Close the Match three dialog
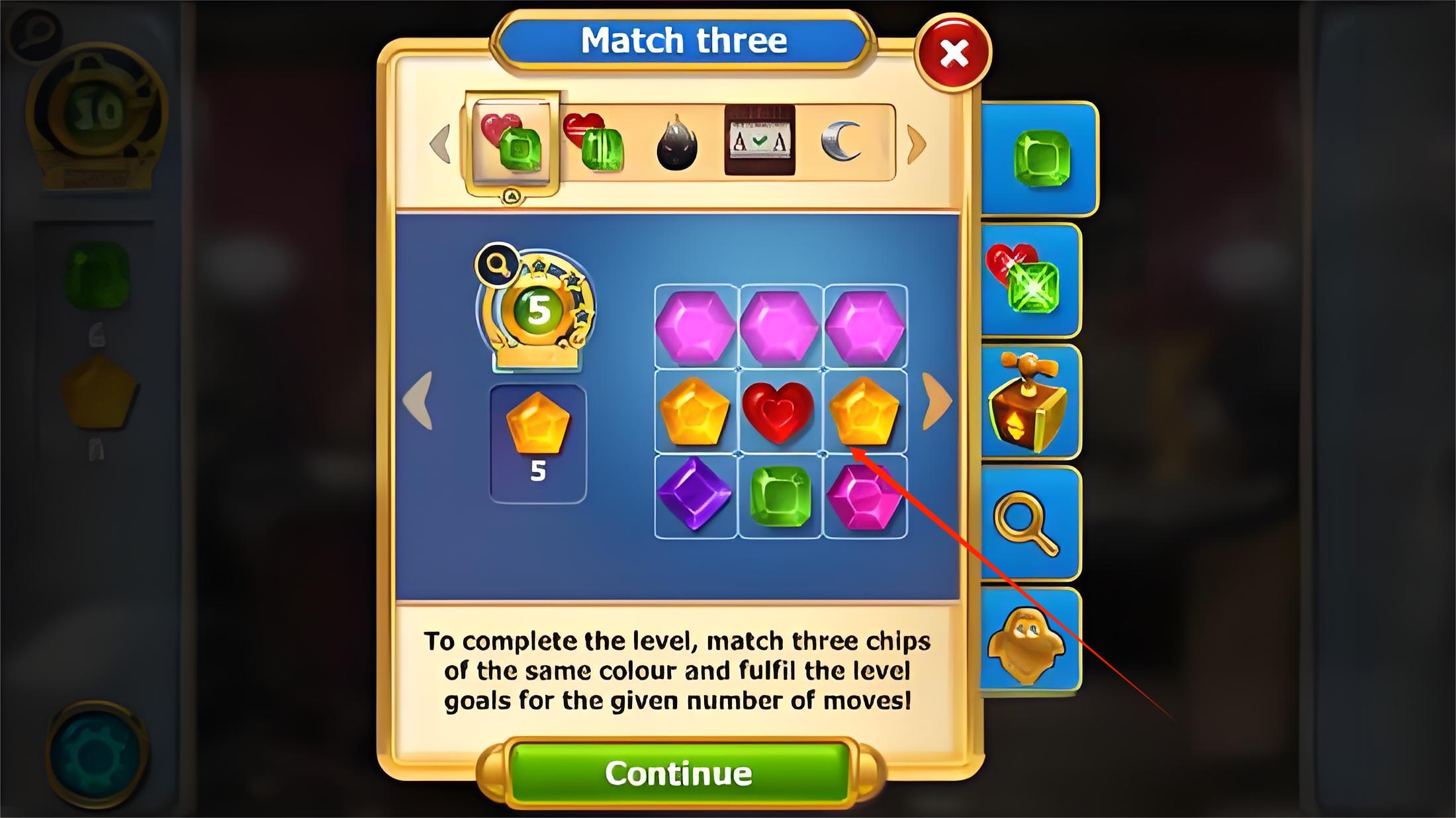 click(x=953, y=52)
